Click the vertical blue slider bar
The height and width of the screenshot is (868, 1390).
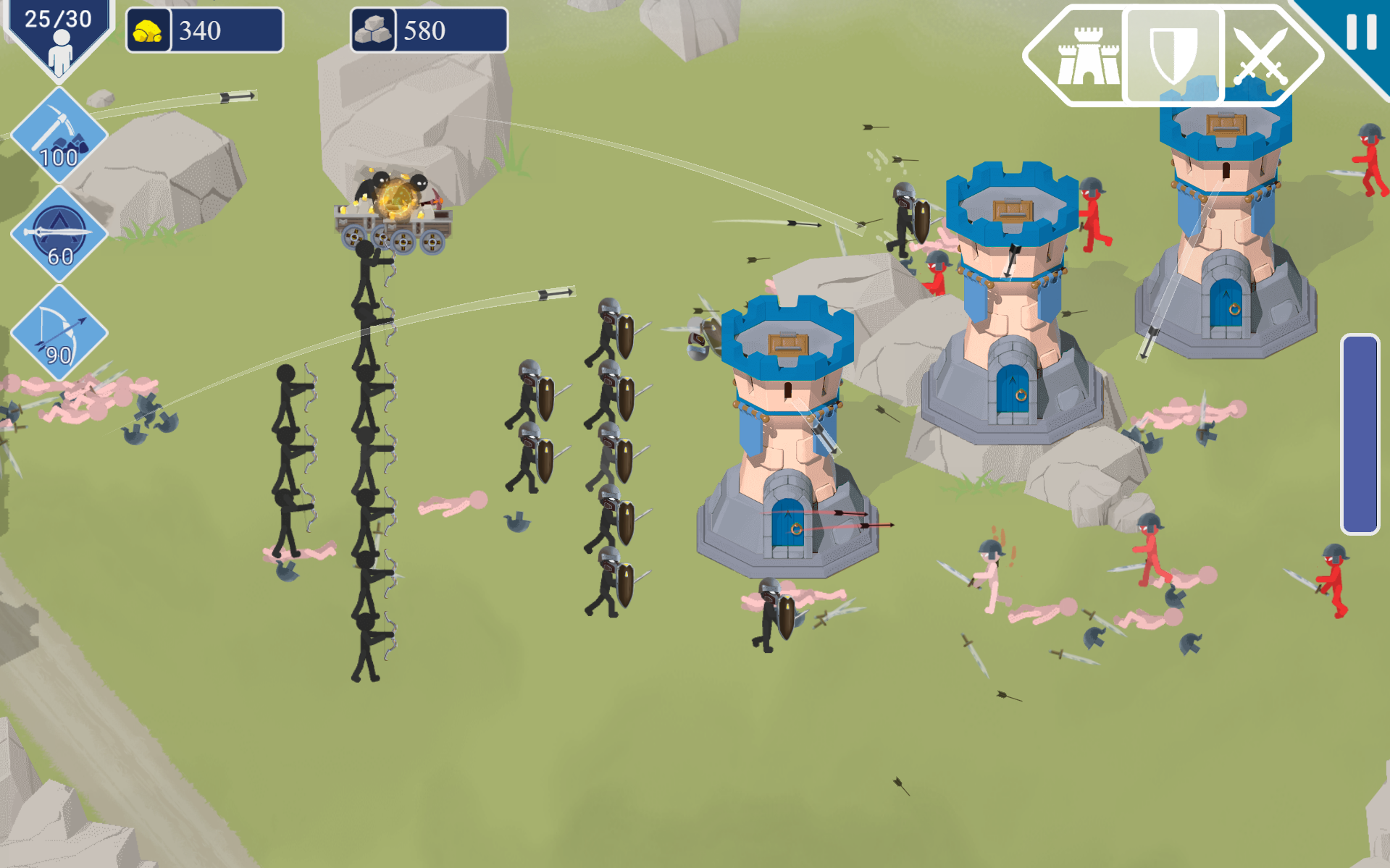pos(1360,434)
